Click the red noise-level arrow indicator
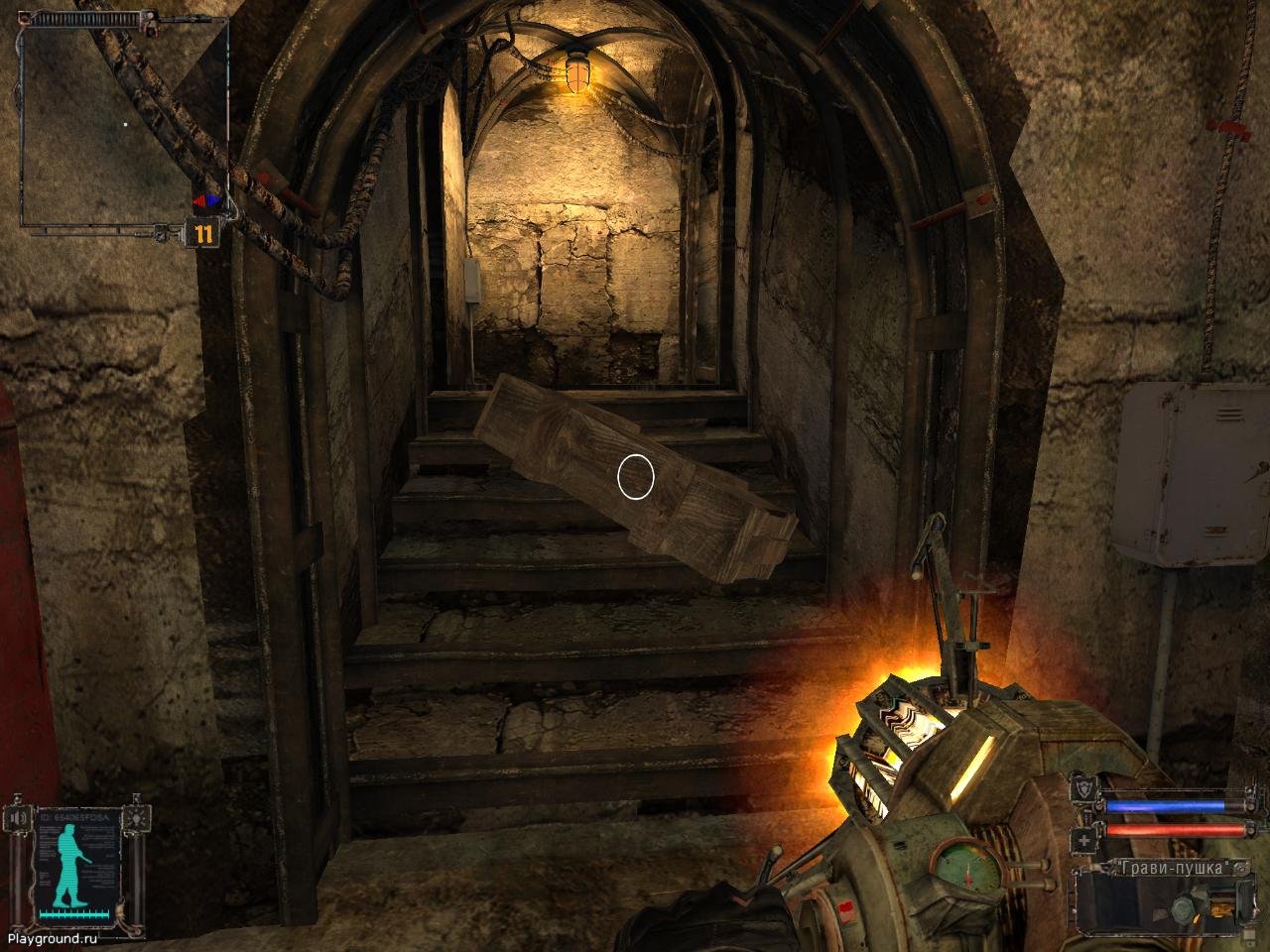 pyautogui.click(x=199, y=199)
